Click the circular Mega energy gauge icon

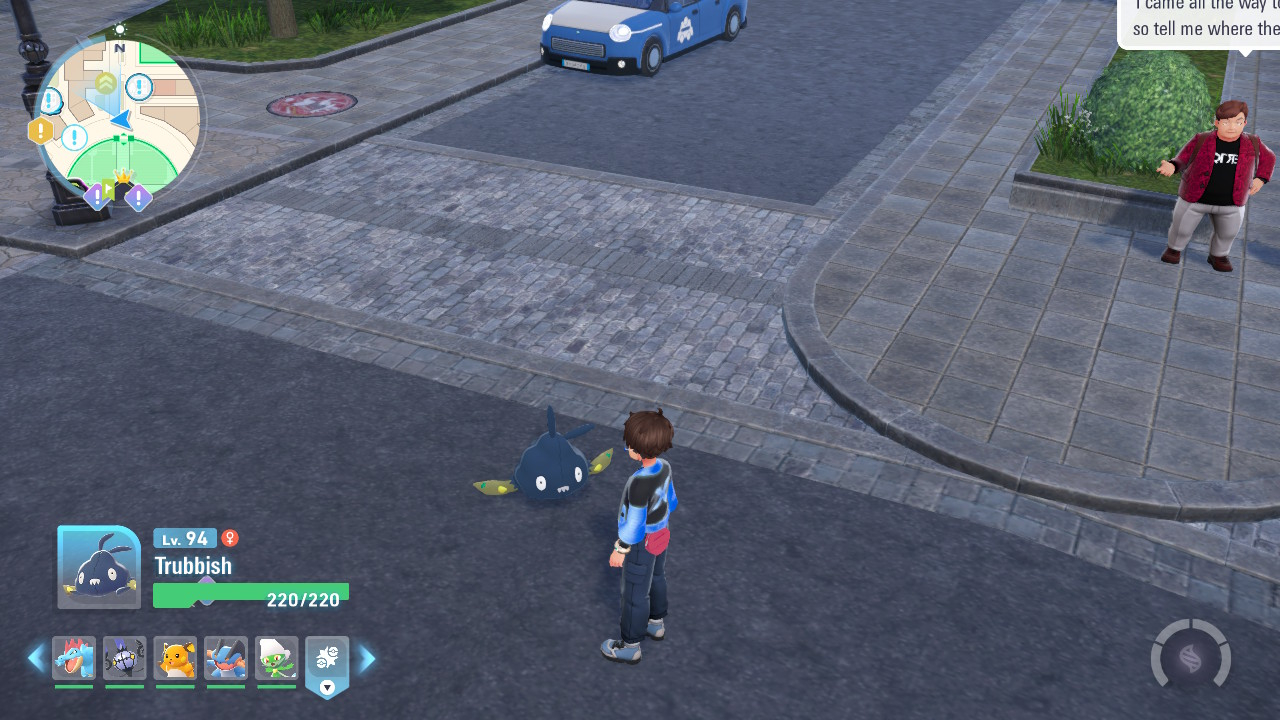(x=1190, y=658)
